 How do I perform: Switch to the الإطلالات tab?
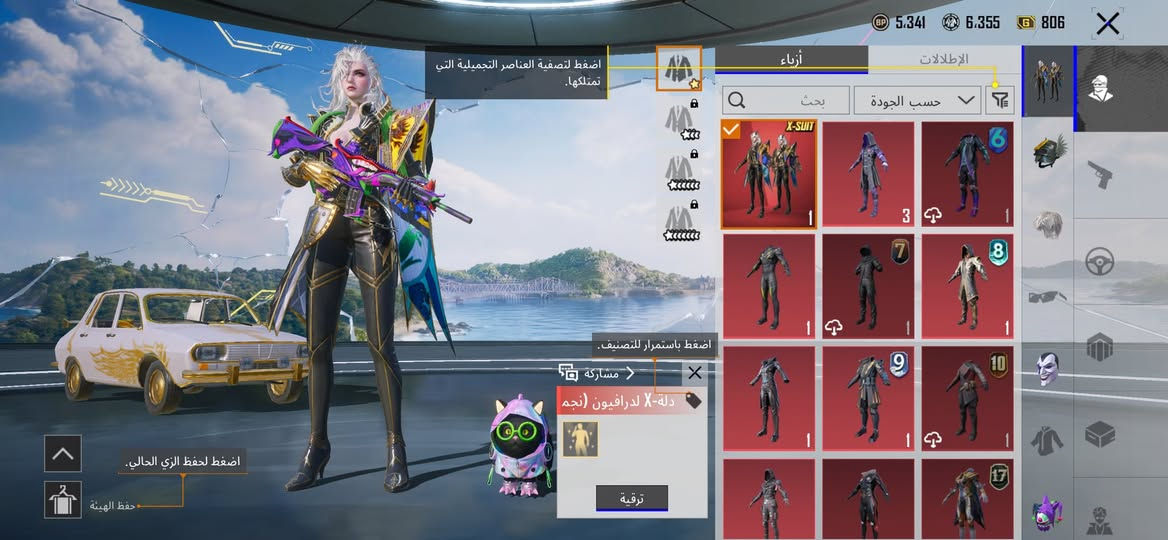[943, 59]
